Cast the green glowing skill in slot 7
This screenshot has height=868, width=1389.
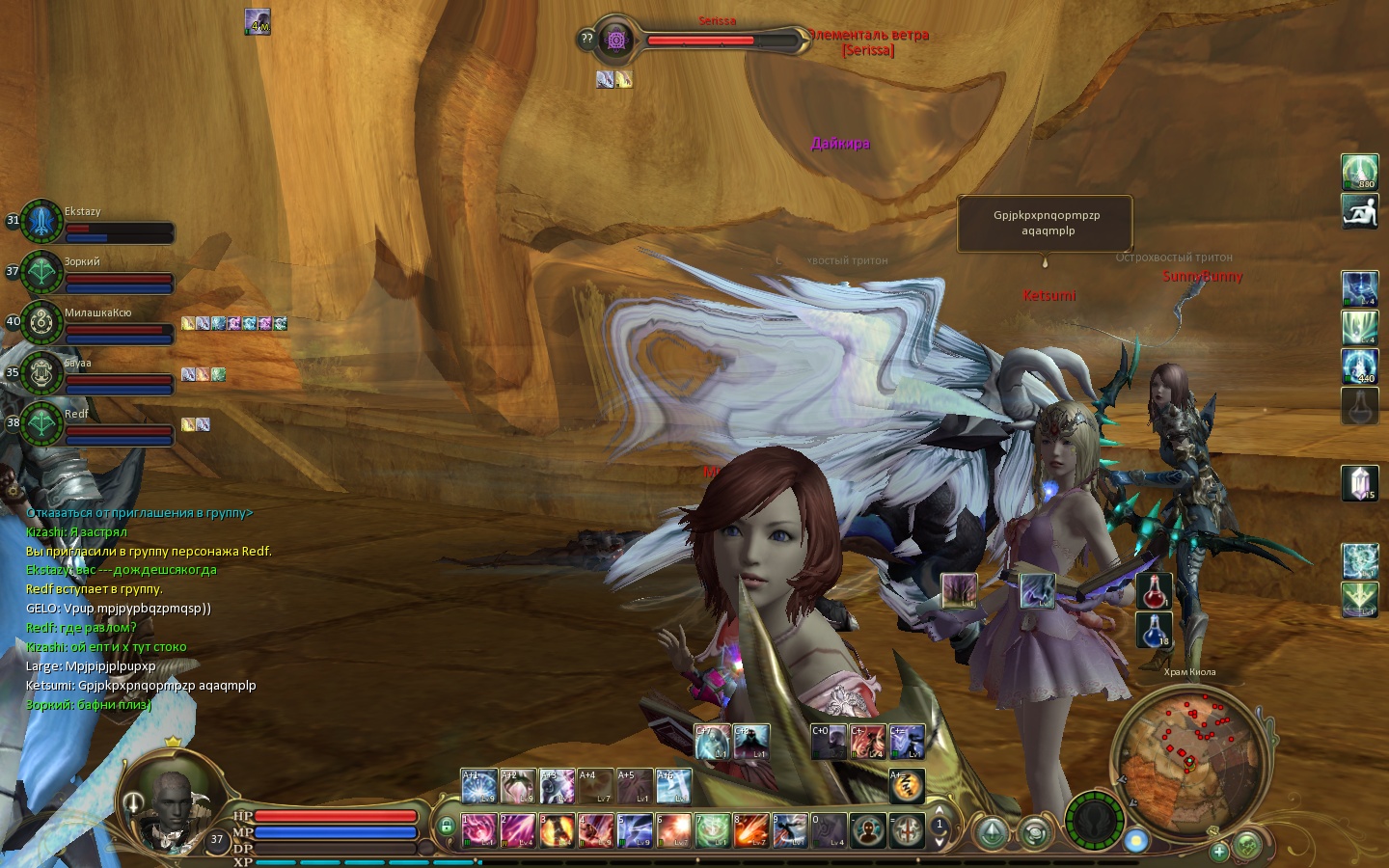point(712,829)
